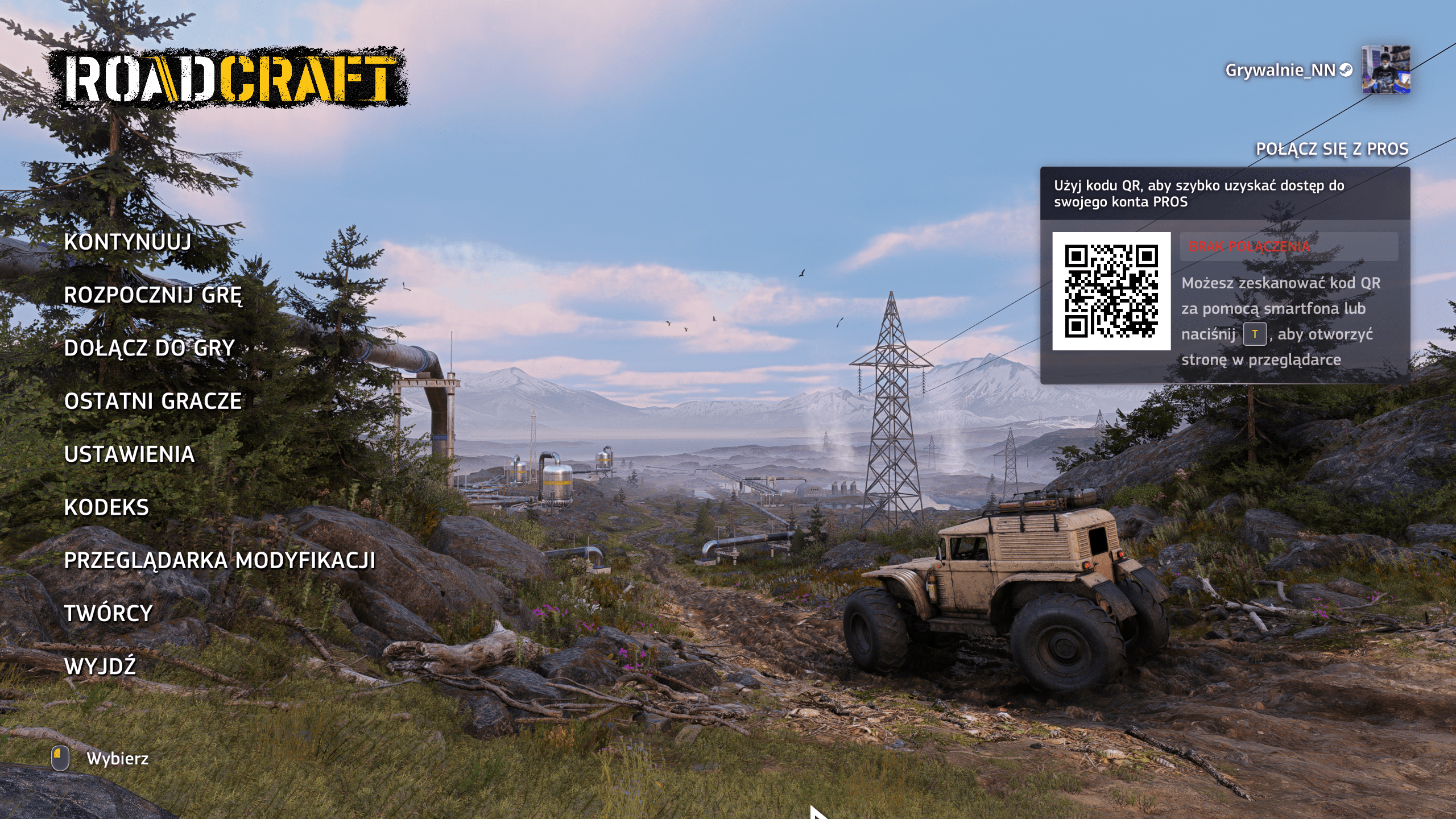Viewport: 1456px width, 819px height.
Task: Open the Kodeks entry
Action: coord(106,507)
